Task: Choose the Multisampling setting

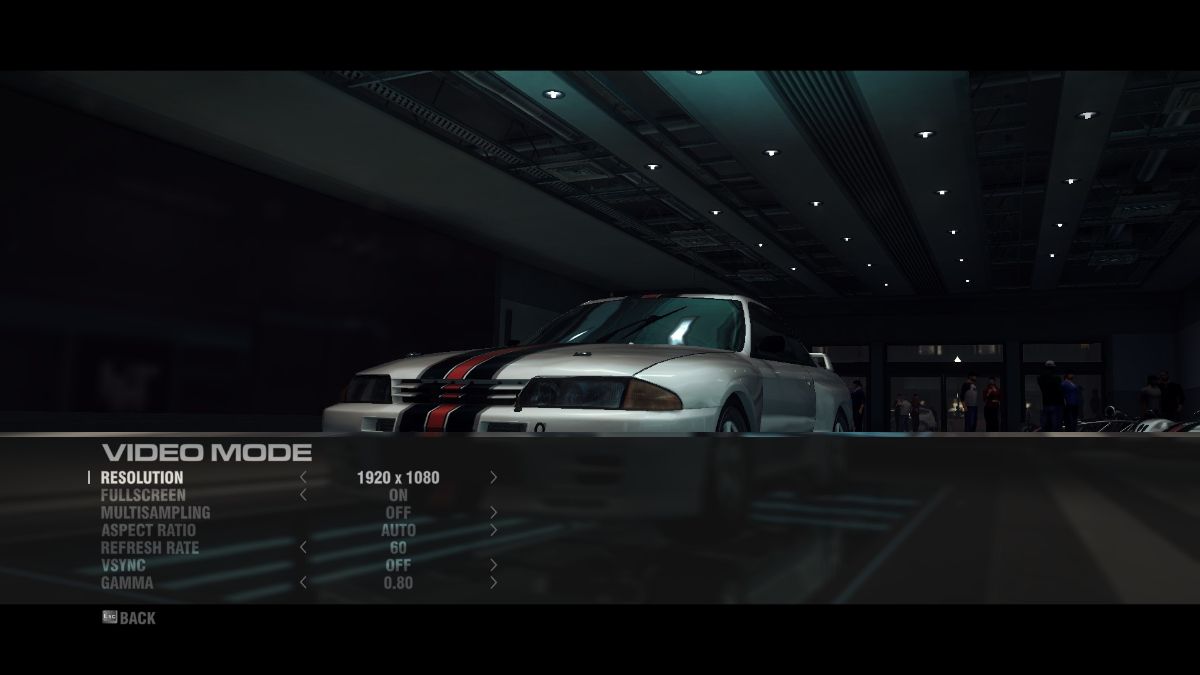Action: click(155, 513)
